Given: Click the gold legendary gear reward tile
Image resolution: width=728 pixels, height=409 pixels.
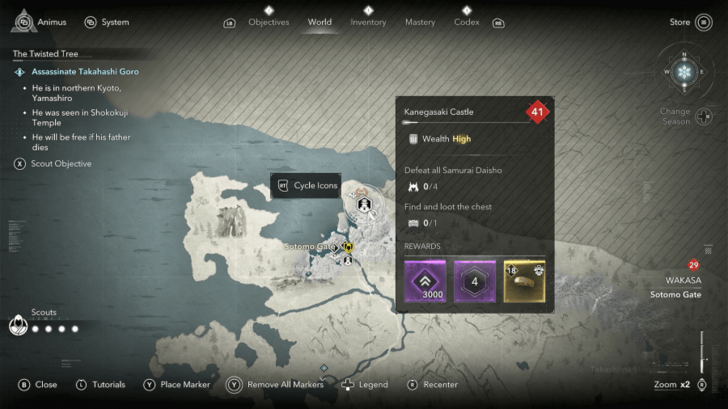Looking at the screenshot, I should (x=523, y=281).
